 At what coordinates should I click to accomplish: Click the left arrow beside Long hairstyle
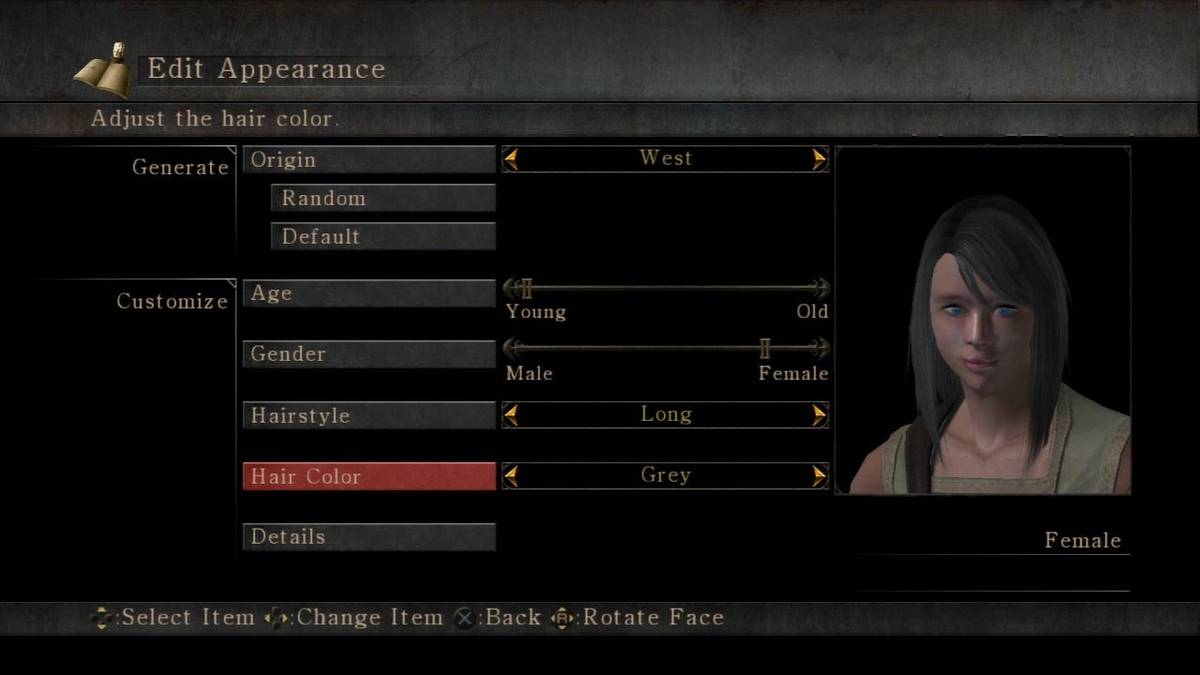pos(511,415)
